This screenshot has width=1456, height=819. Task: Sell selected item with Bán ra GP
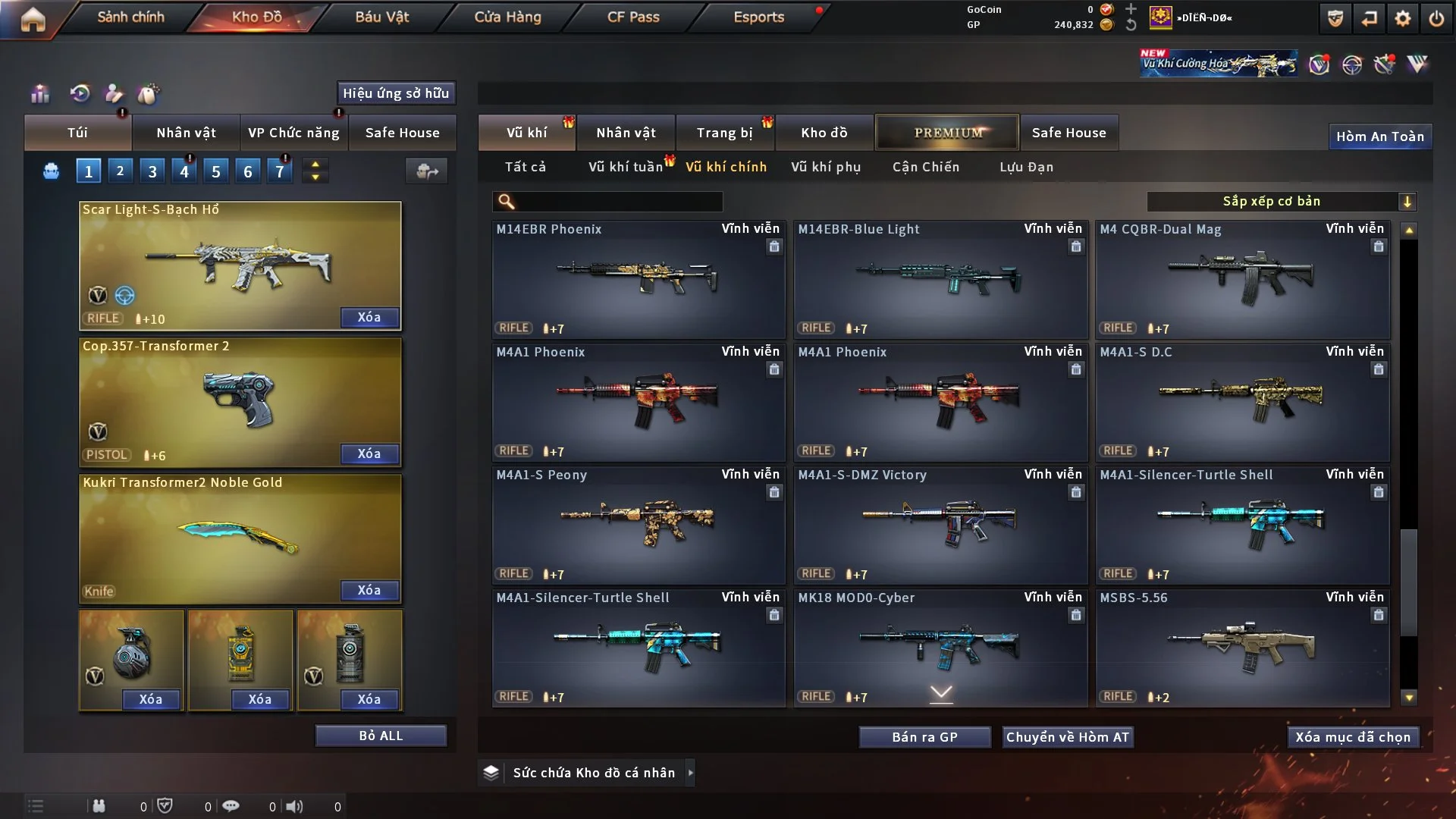pos(924,737)
